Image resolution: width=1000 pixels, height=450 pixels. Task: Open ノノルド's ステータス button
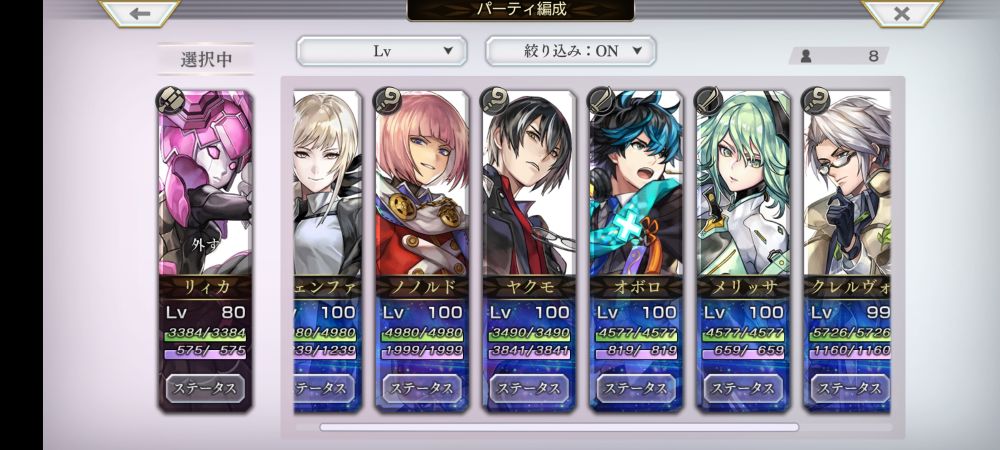click(422, 387)
